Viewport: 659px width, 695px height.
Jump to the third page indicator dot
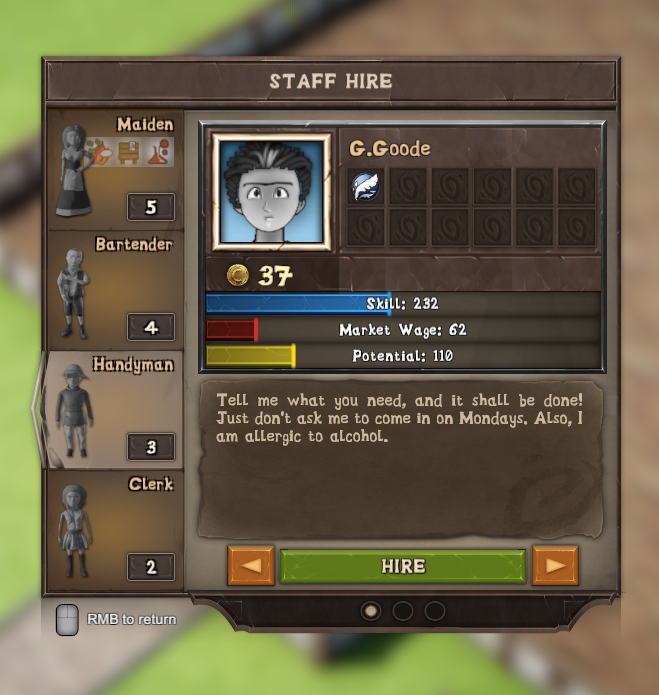pos(434,610)
